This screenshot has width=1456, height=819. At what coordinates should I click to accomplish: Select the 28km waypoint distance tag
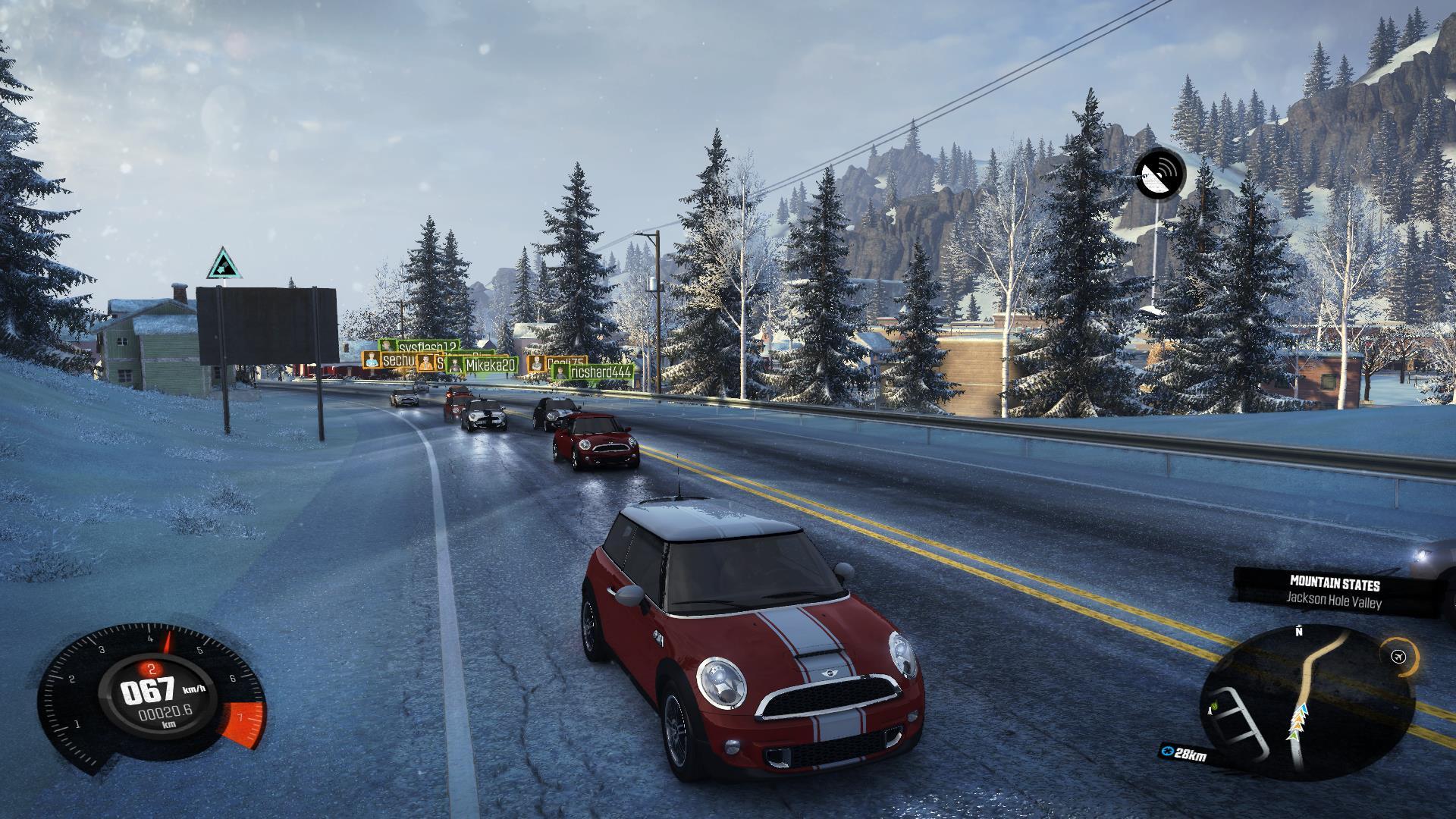[1185, 754]
